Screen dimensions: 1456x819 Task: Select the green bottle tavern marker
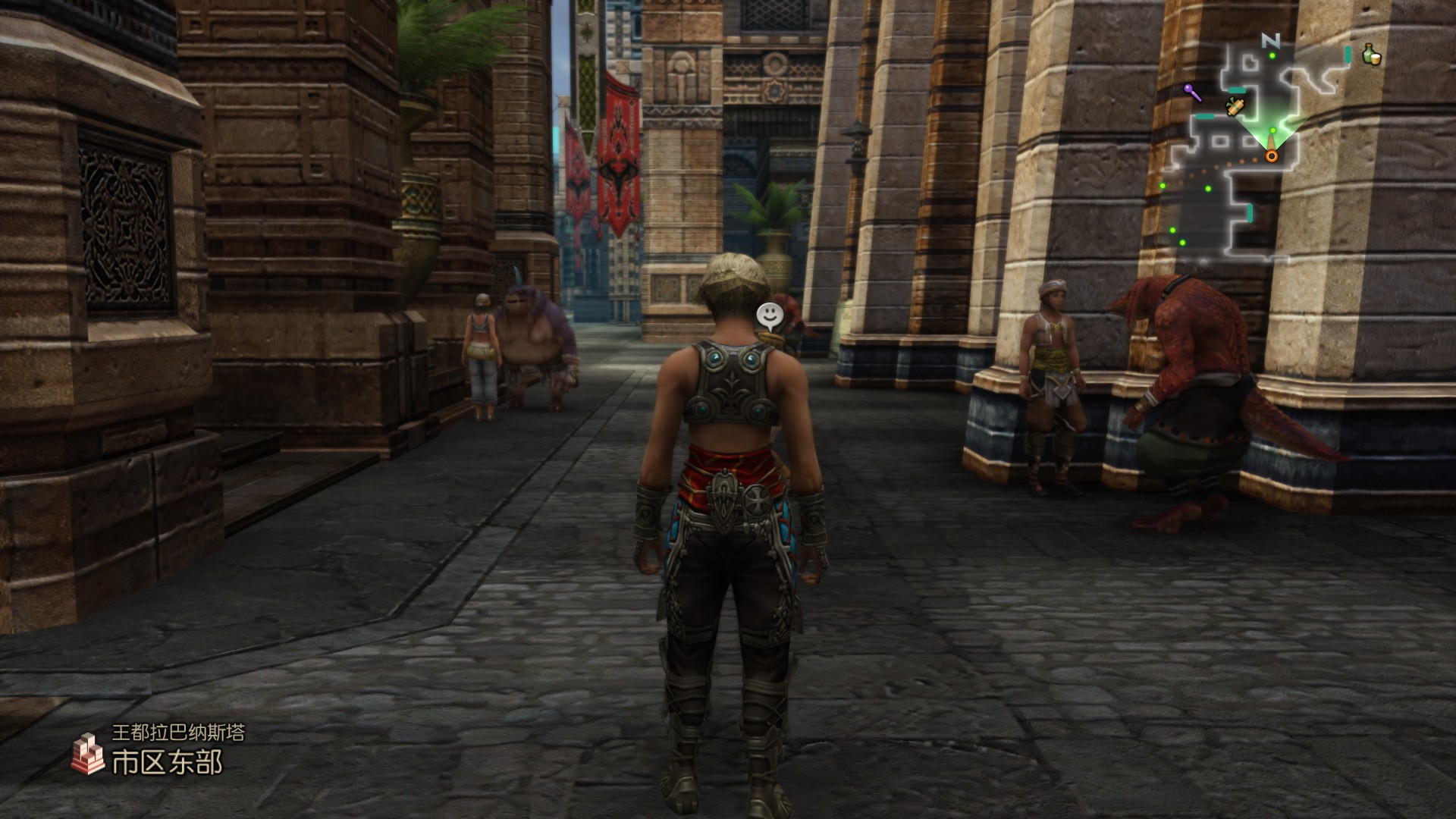coord(1371,55)
